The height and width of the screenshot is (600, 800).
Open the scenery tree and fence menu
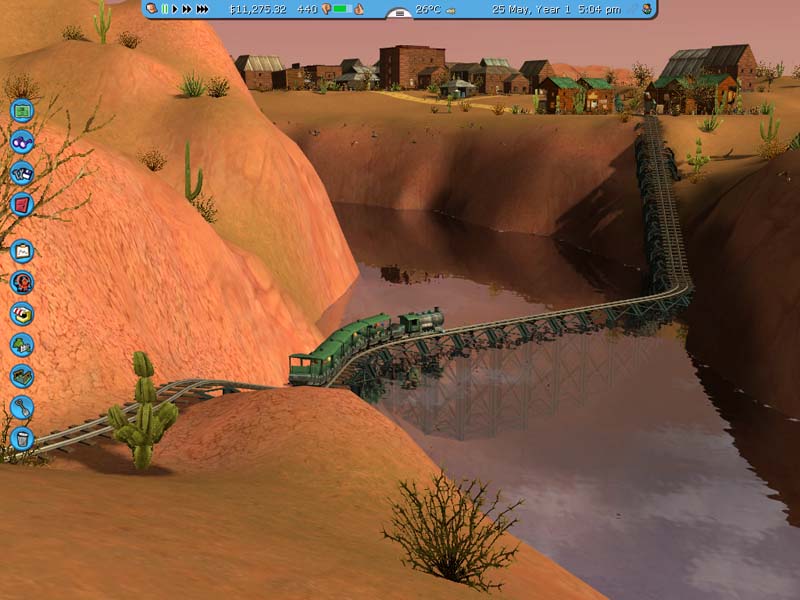click(22, 345)
